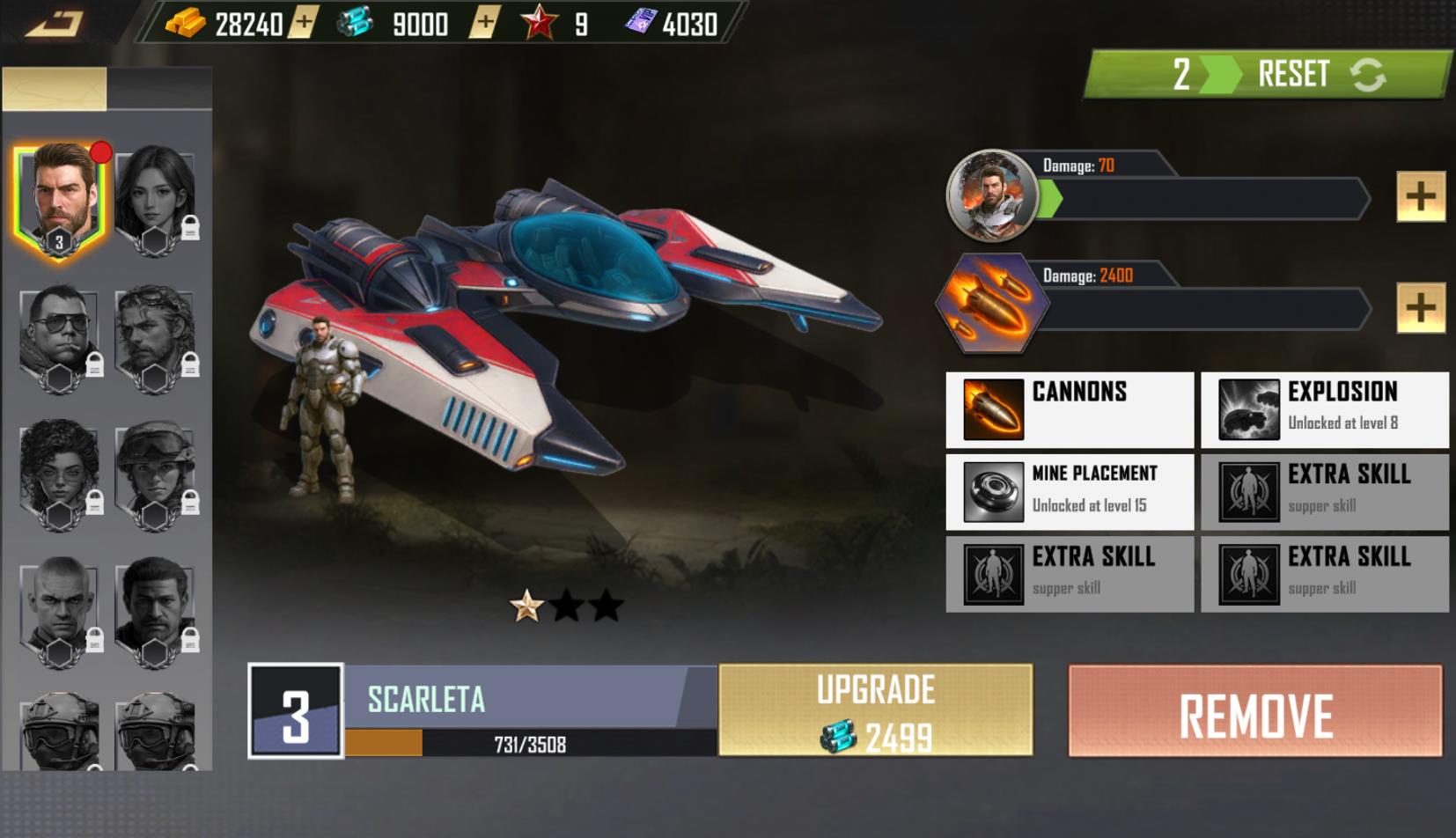View the Mine Placement skill

pyautogui.click(x=1070, y=491)
